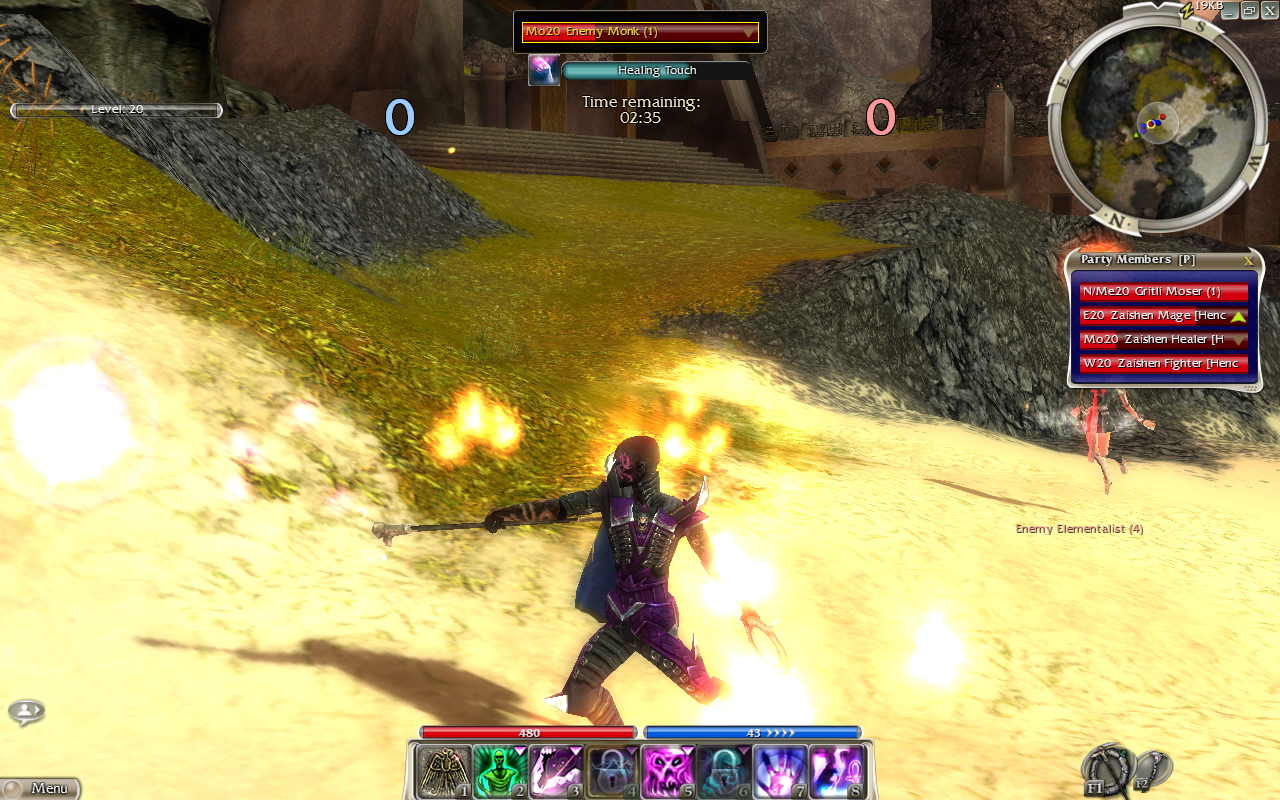Image resolution: width=1280 pixels, height=800 pixels.
Task: Minimize the game window
Action: pos(1232,10)
